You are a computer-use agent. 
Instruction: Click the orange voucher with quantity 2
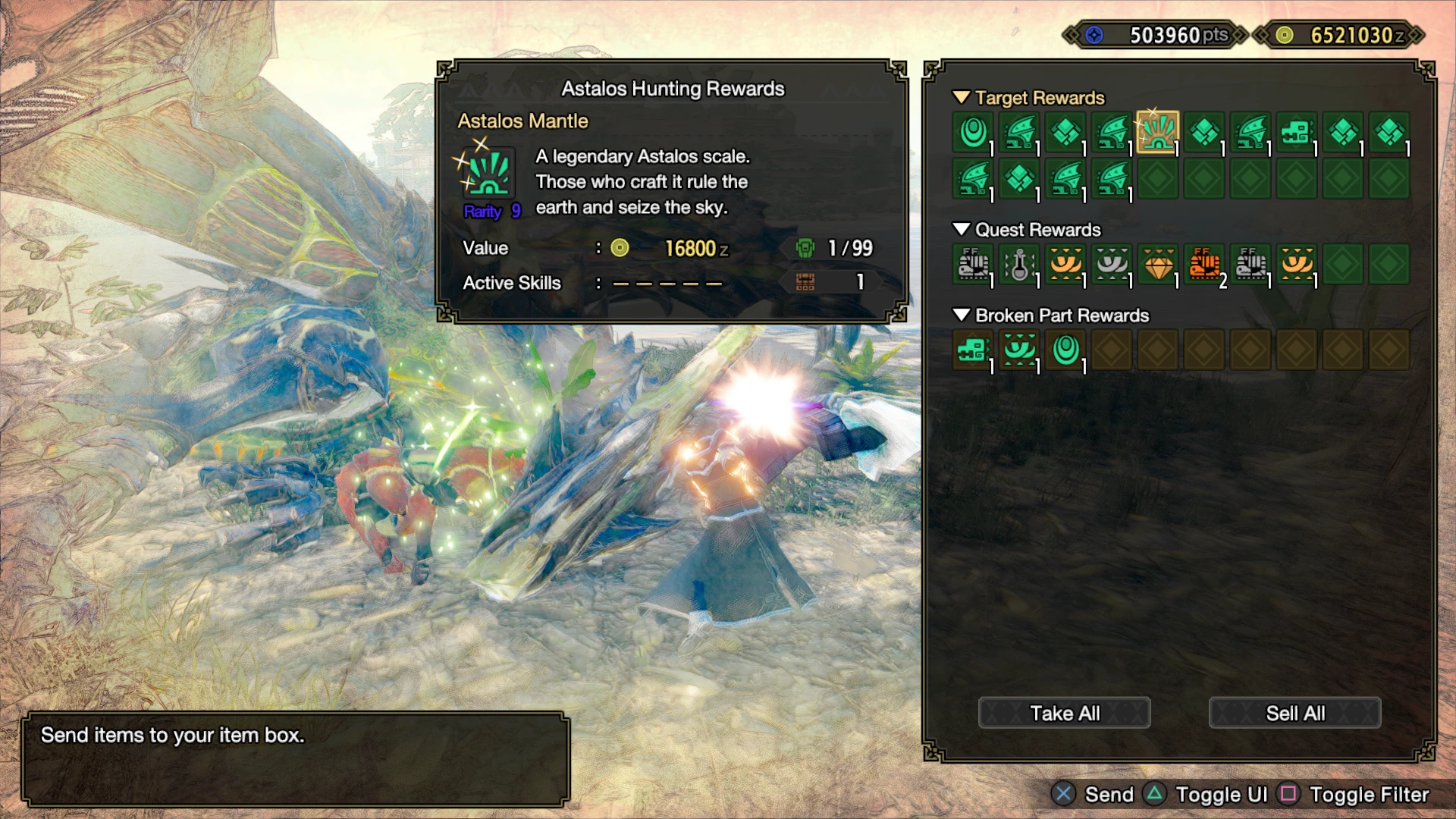click(1204, 264)
